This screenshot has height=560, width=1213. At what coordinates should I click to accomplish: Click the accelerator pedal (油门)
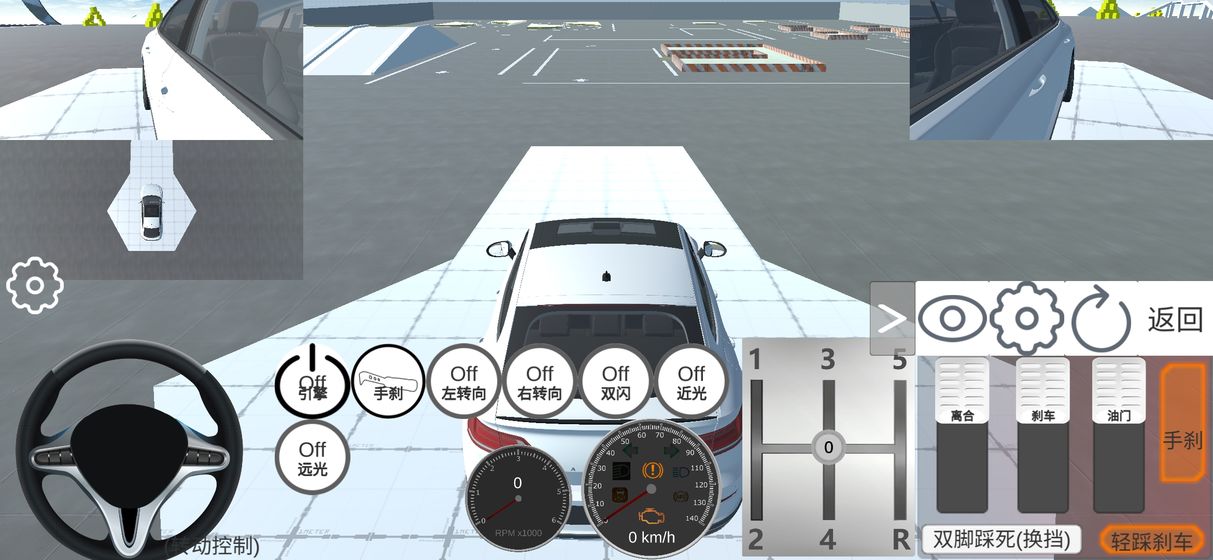[x=1119, y=436]
